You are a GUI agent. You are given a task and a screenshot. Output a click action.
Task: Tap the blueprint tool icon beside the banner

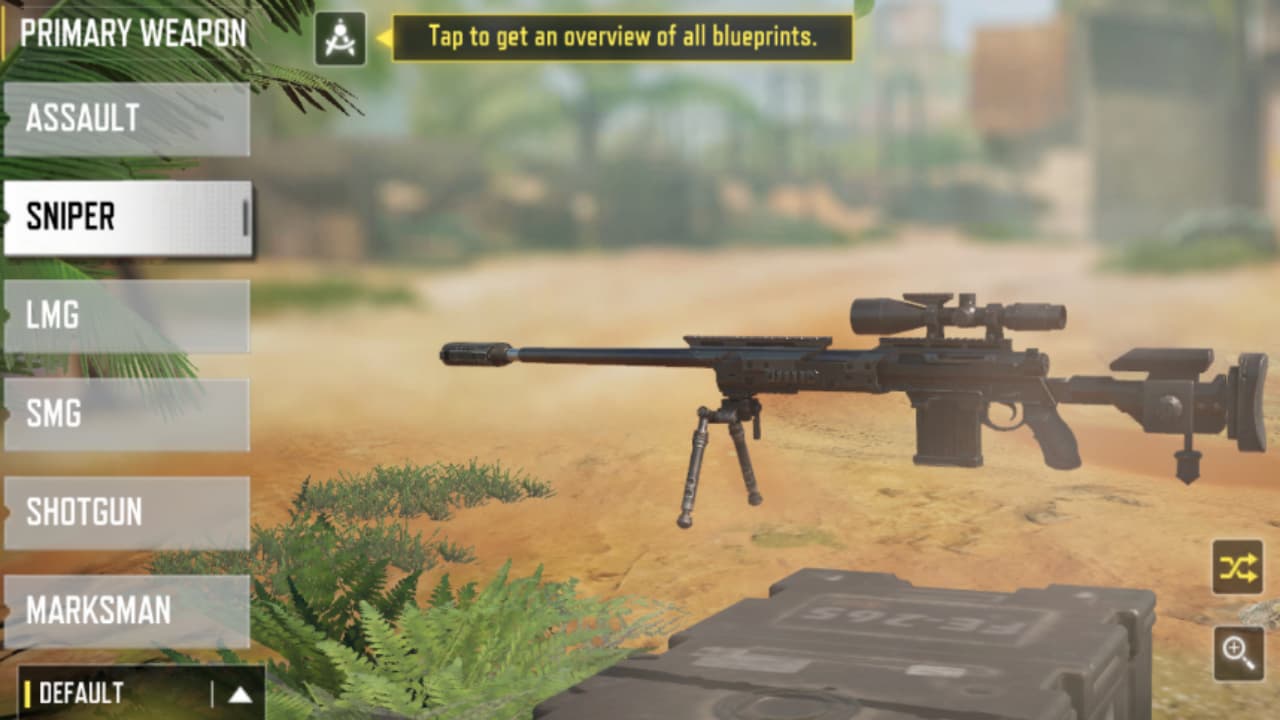click(340, 33)
